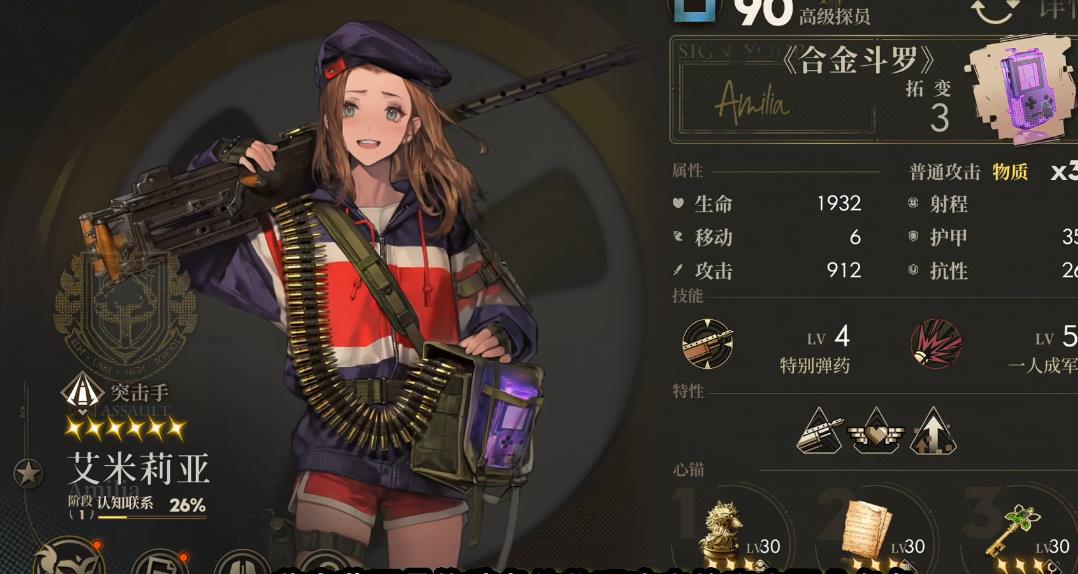Open the golden lion statue anchor slot
Image resolution: width=1078 pixels, height=574 pixels.
point(720,532)
